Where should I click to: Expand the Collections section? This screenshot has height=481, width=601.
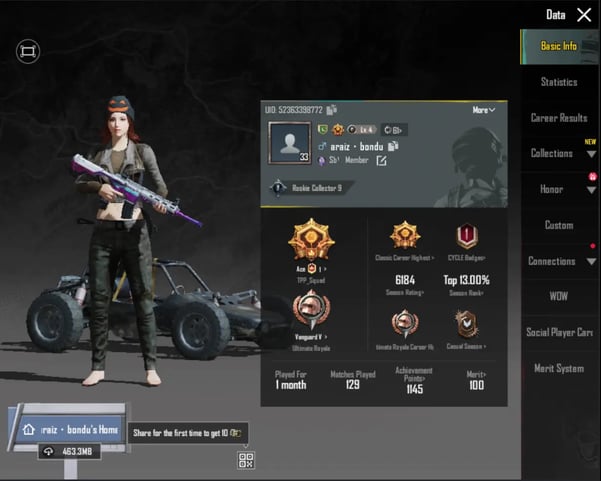(x=559, y=154)
